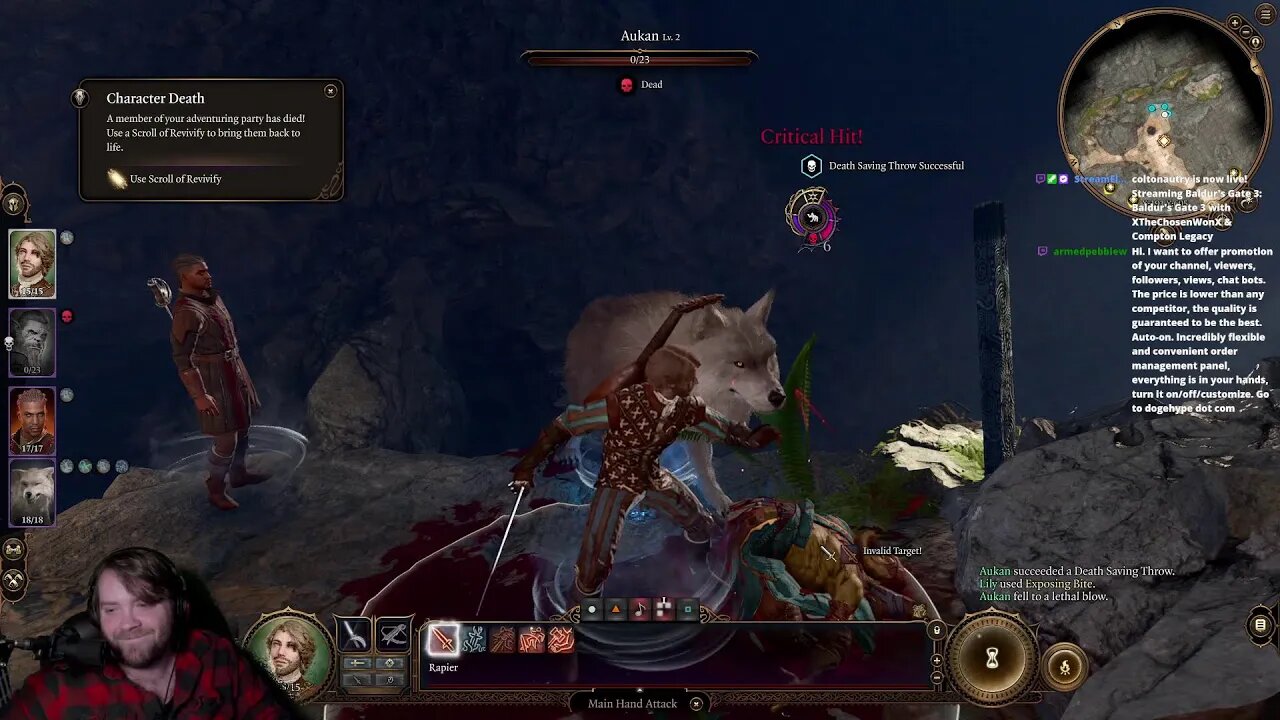This screenshot has width=1280, height=720.
Task: Click the hourglass end turn button
Action: [x=992, y=657]
